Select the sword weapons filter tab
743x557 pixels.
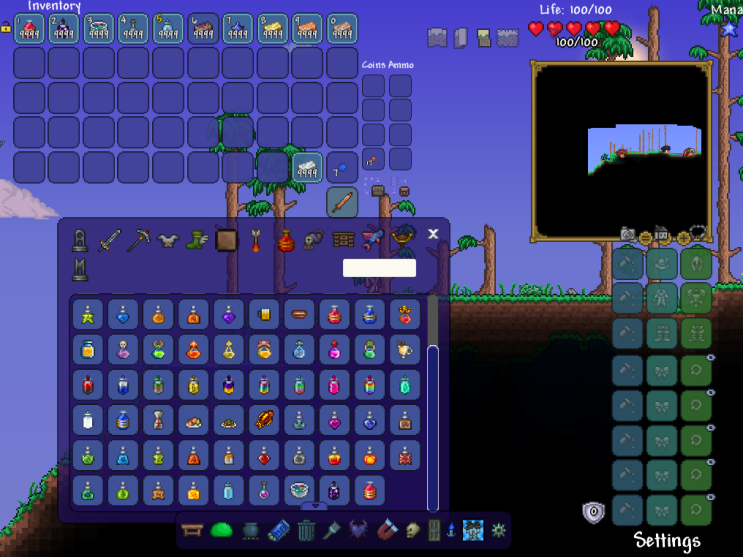point(109,240)
